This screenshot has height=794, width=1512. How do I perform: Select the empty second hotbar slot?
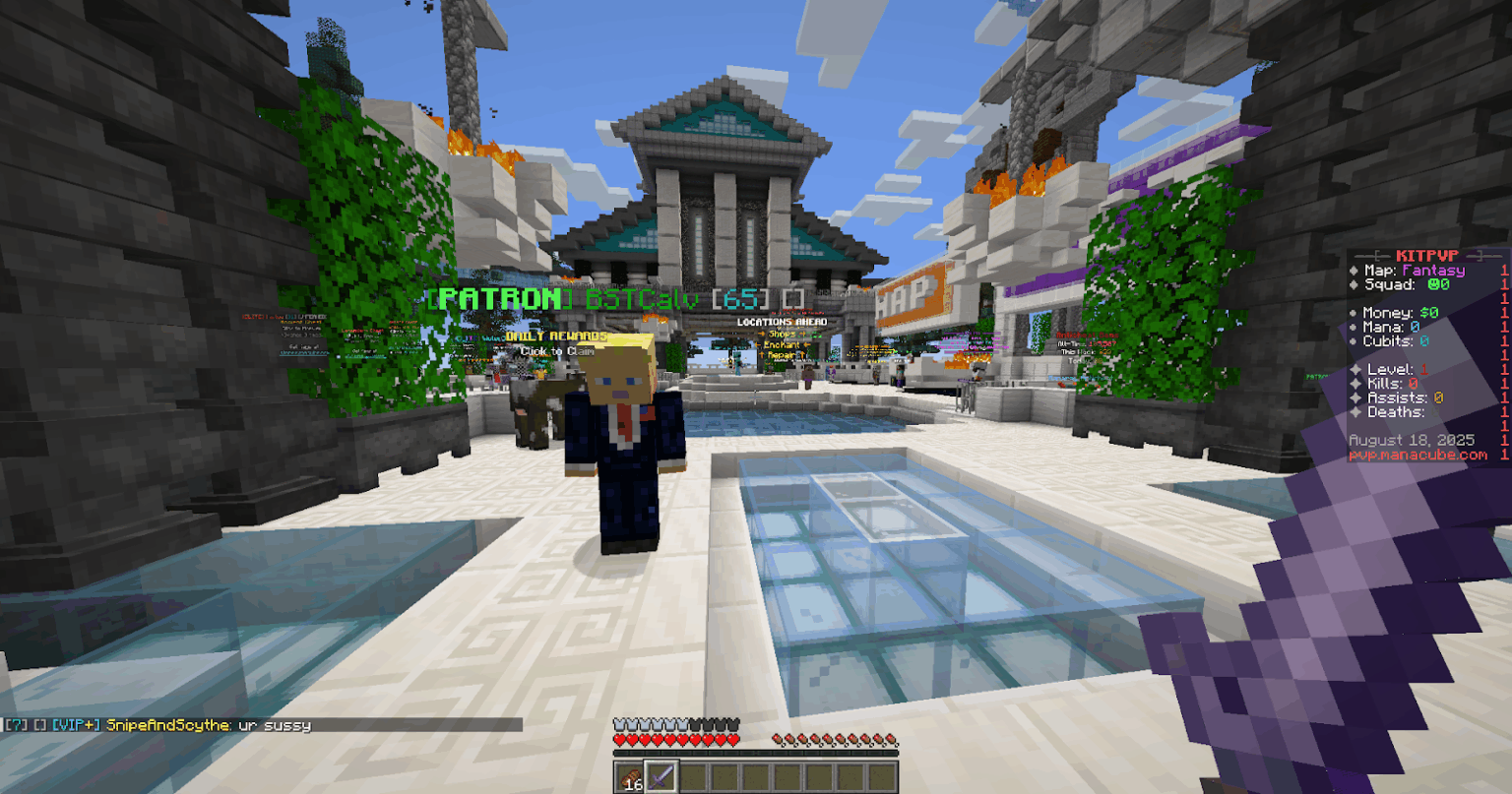point(694,777)
